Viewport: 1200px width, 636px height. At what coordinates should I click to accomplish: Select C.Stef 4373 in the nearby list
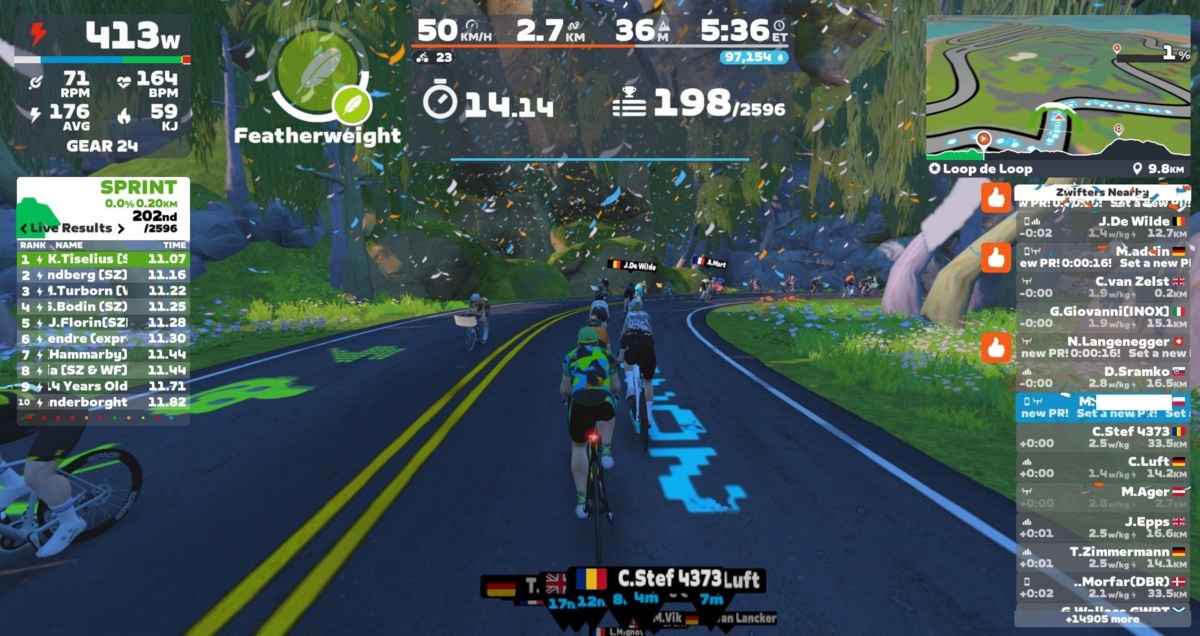pos(1102,437)
